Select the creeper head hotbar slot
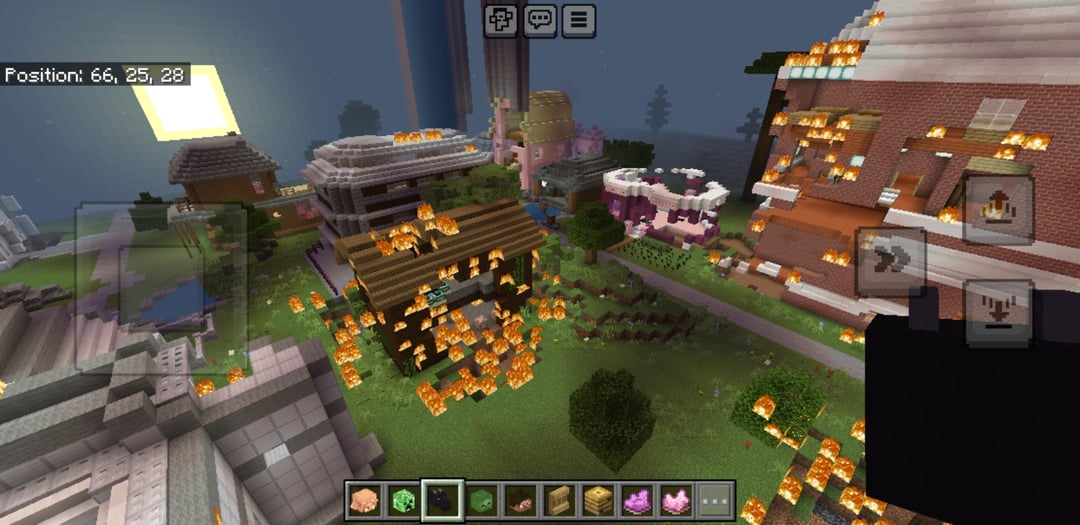This screenshot has height=525, width=1080. [x=403, y=500]
